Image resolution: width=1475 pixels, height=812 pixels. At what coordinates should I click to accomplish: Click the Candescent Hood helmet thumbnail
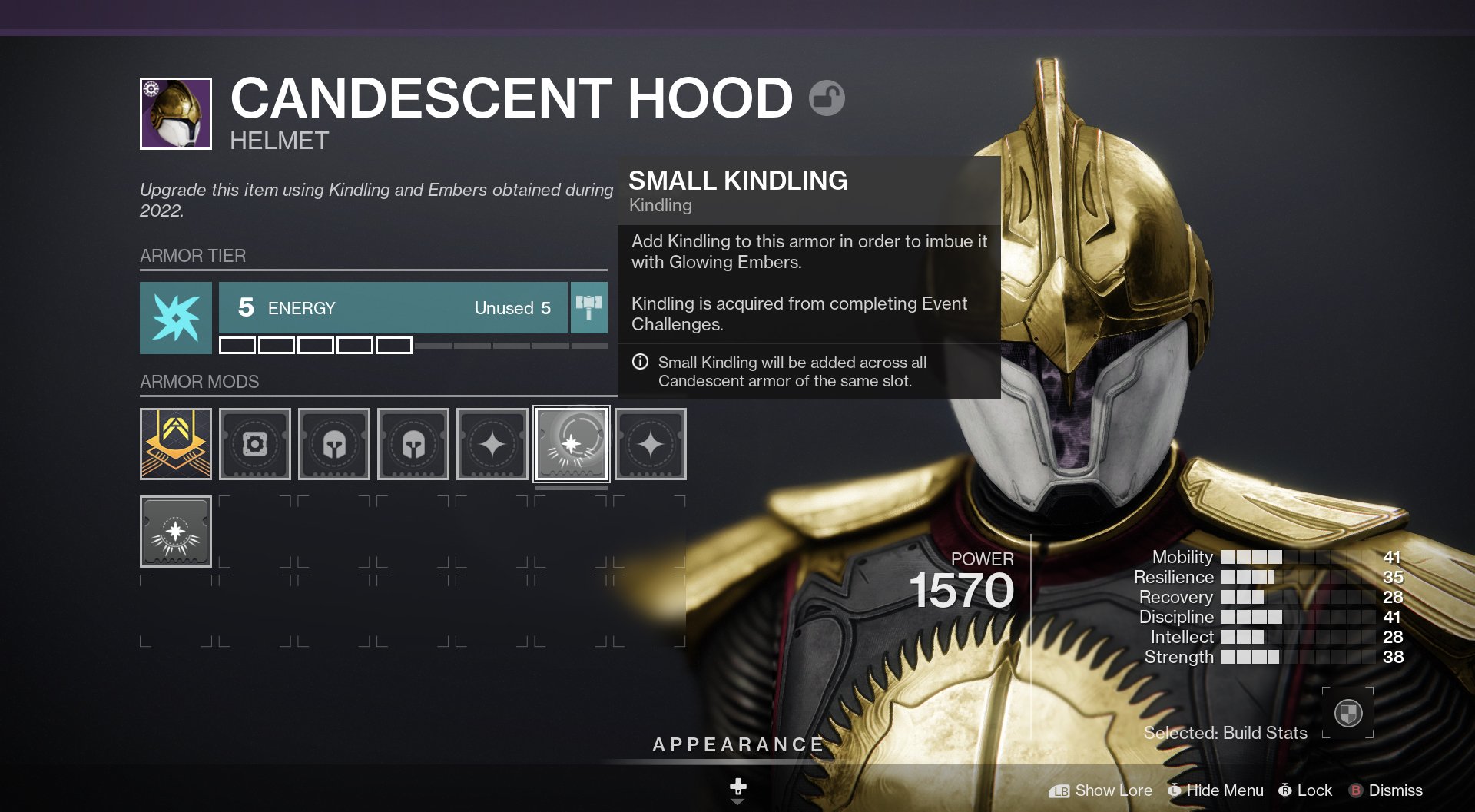pos(176,114)
